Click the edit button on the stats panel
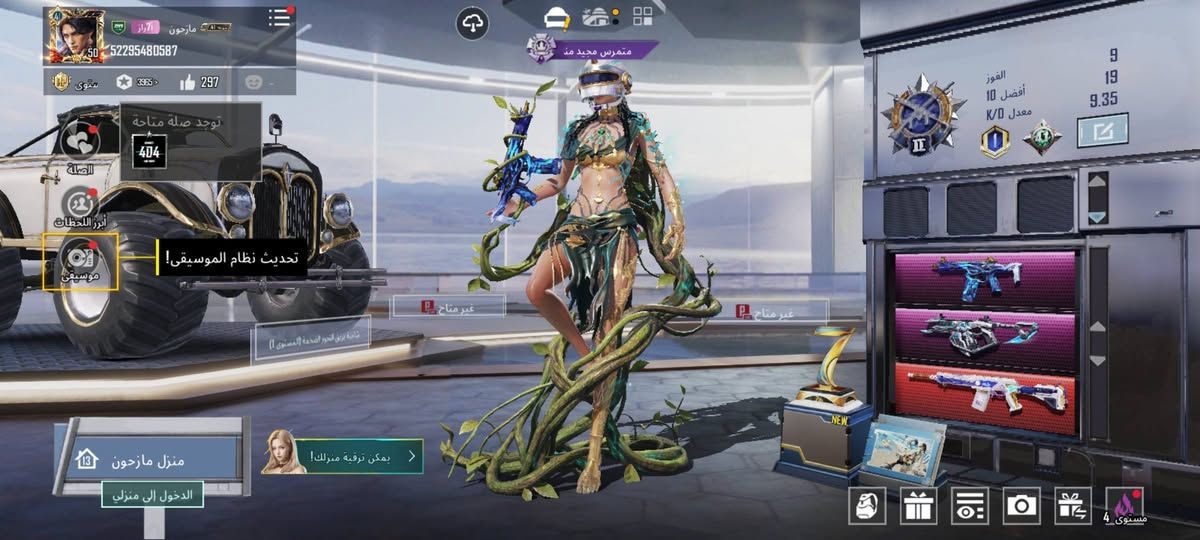The width and height of the screenshot is (1200, 540). point(1102,130)
